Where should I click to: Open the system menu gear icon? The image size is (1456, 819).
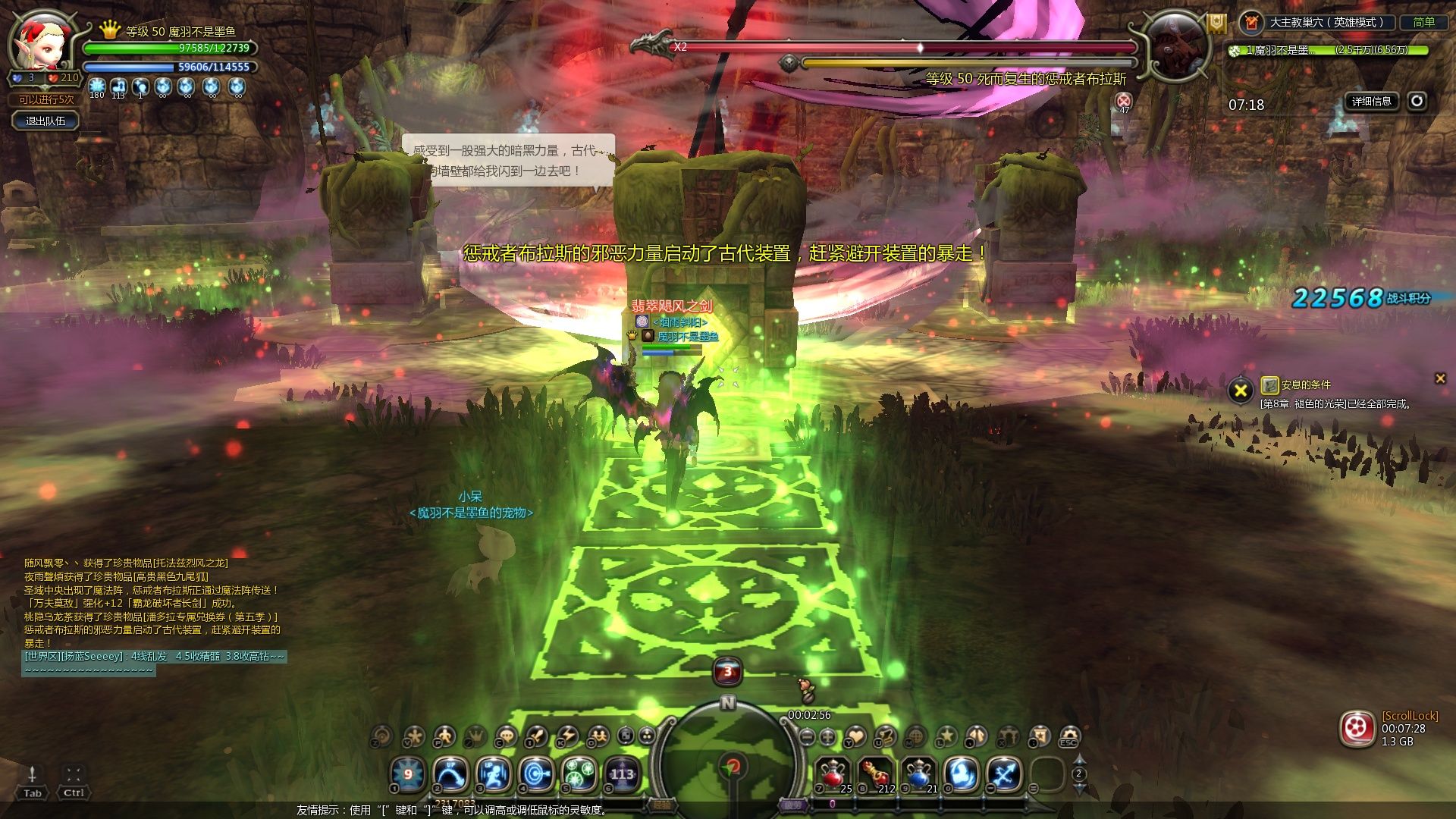coord(1068,736)
